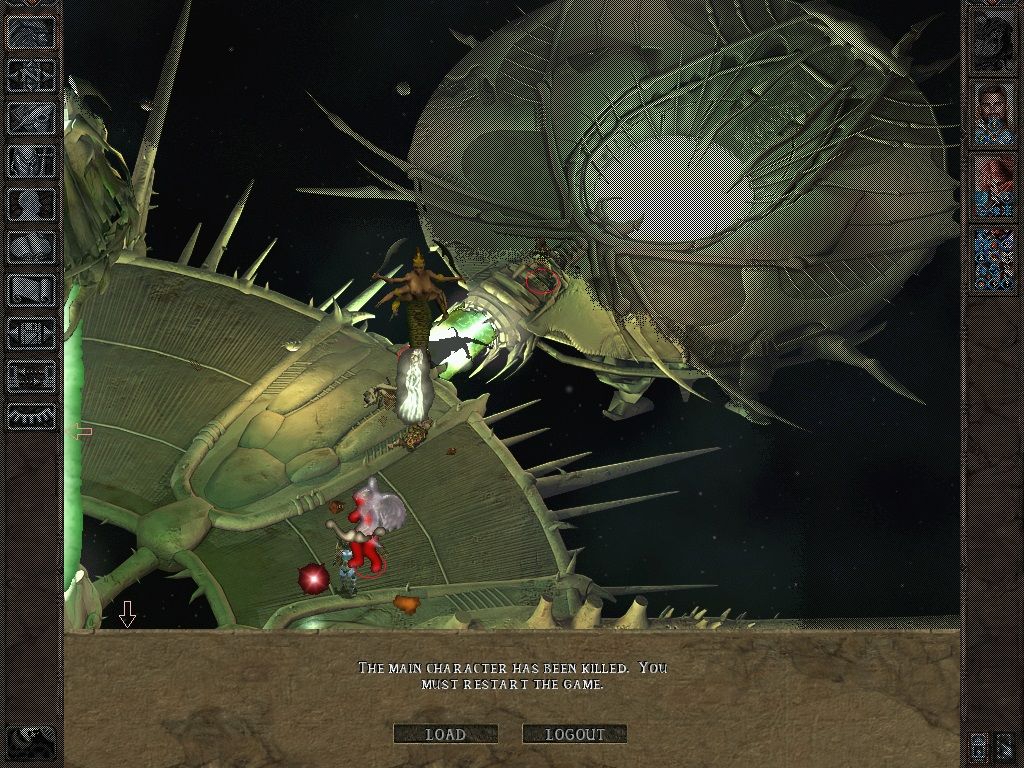Click the Logout button
The height and width of the screenshot is (768, 1024).
pos(574,734)
